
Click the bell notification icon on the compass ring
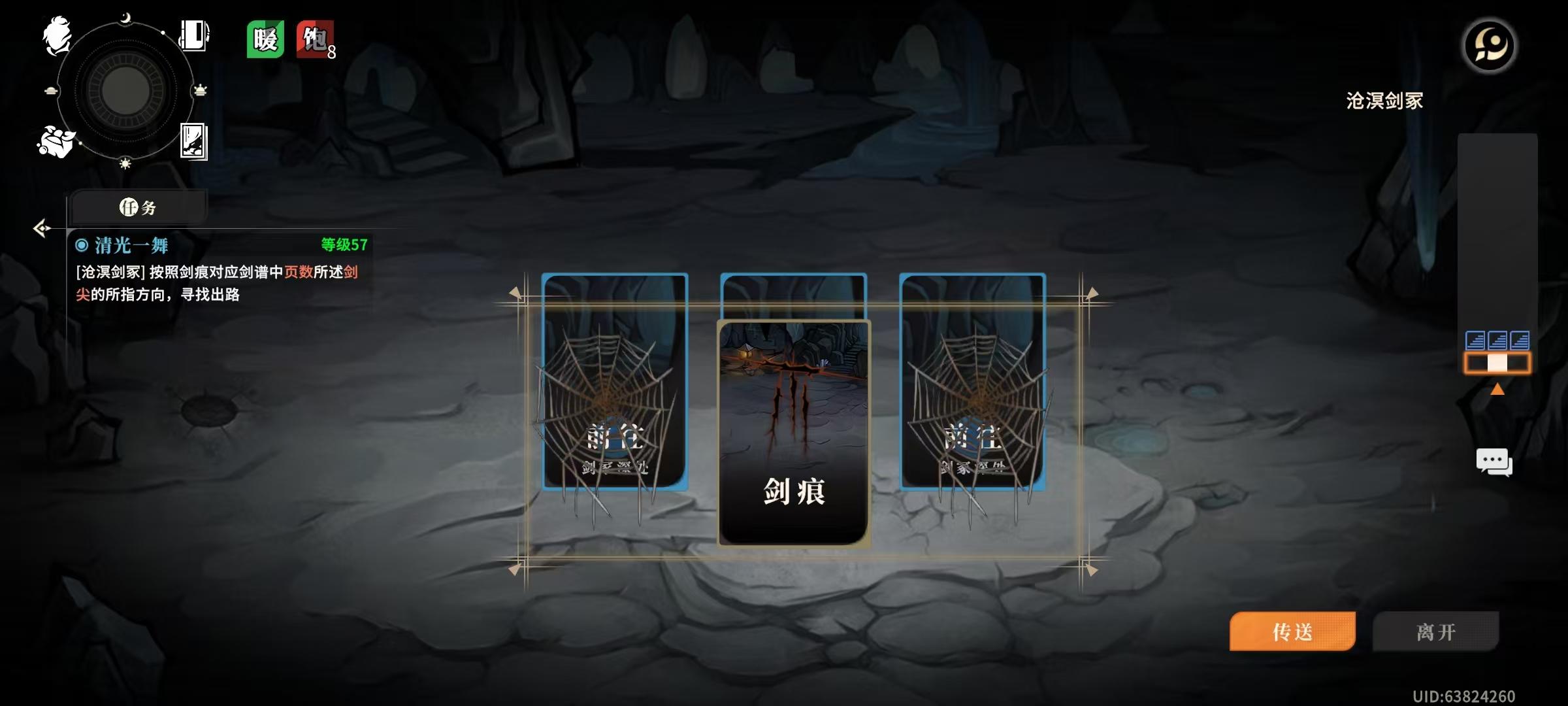[x=201, y=90]
